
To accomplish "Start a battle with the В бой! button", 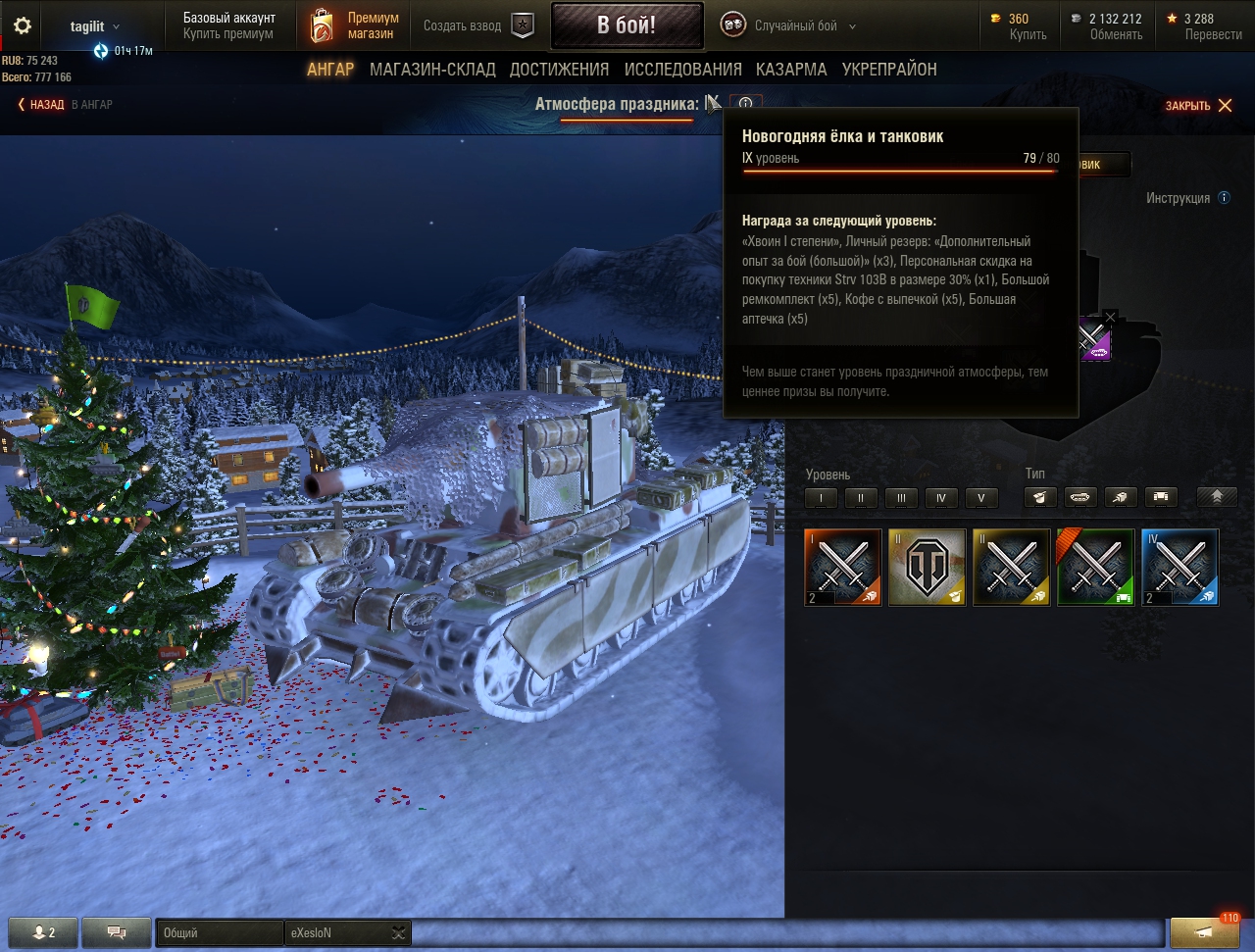I will pos(627,25).
